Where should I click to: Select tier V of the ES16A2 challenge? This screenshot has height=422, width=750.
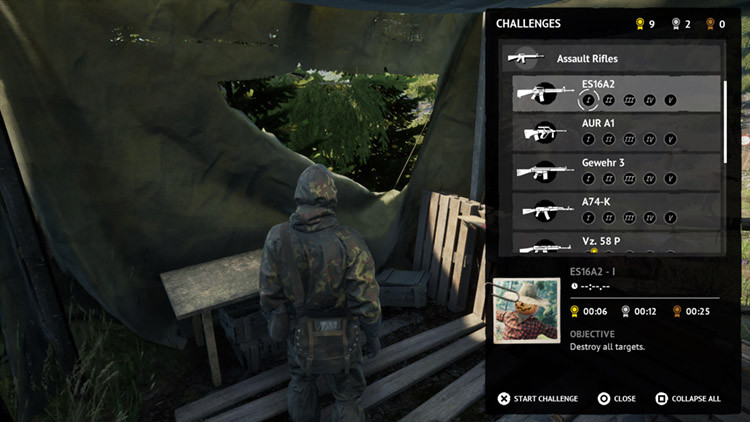[670, 100]
